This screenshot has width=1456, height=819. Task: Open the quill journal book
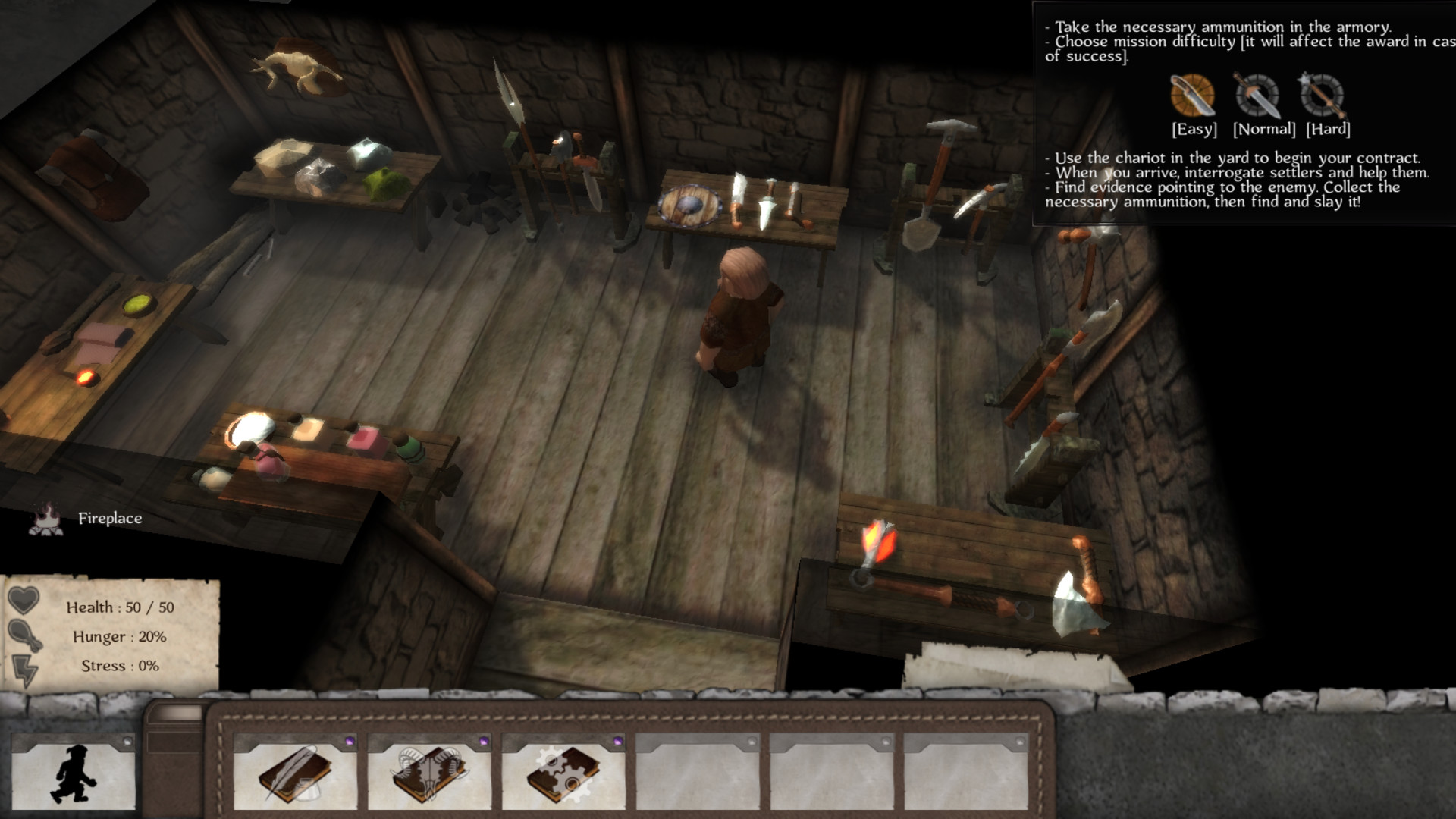tap(295, 773)
